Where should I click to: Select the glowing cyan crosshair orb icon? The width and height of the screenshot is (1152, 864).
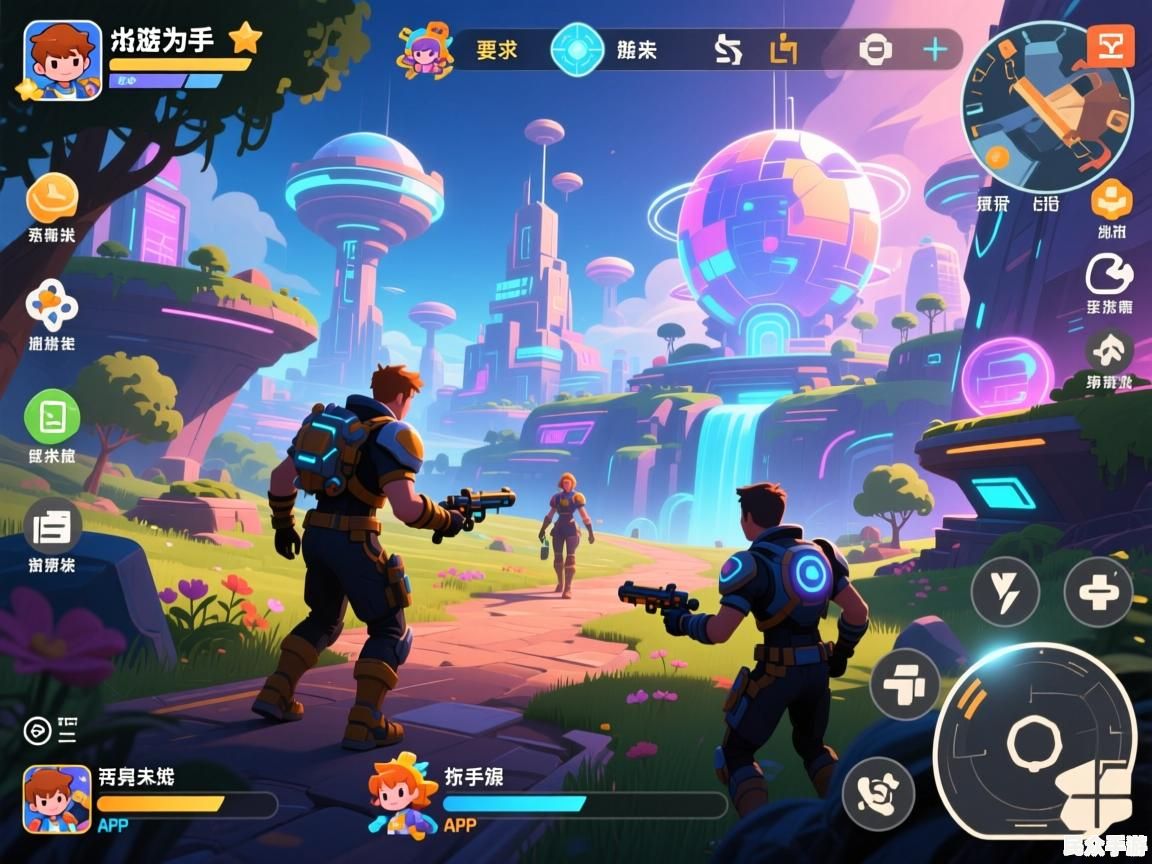pos(577,49)
